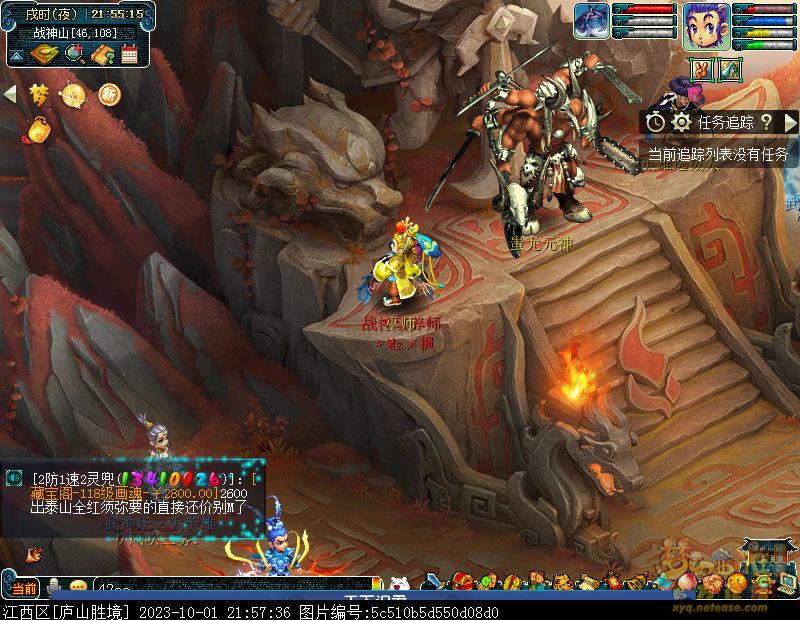Open the chat emoji smiley picker

click(78, 587)
